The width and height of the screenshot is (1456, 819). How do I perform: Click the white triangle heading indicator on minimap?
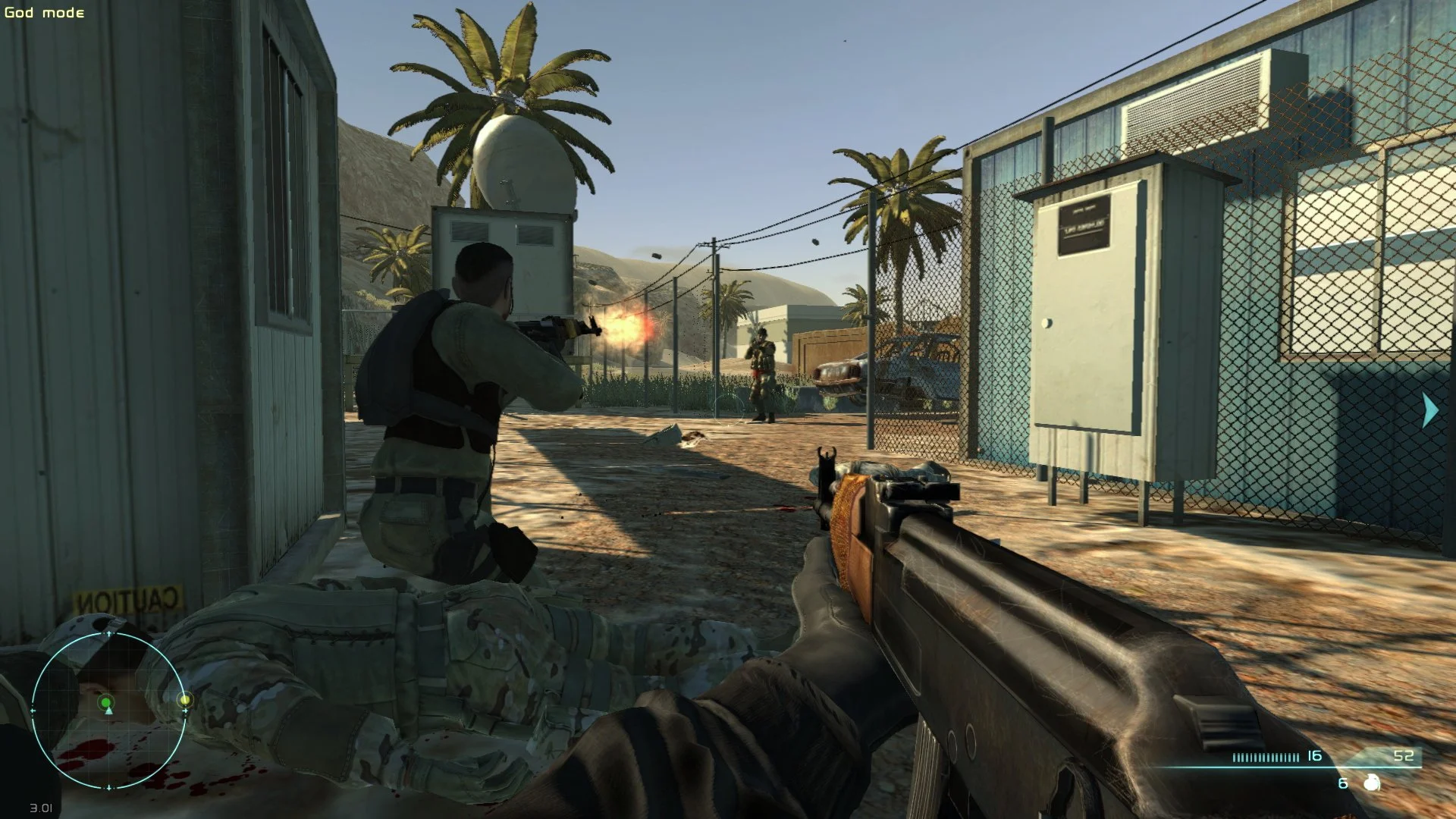(x=109, y=711)
